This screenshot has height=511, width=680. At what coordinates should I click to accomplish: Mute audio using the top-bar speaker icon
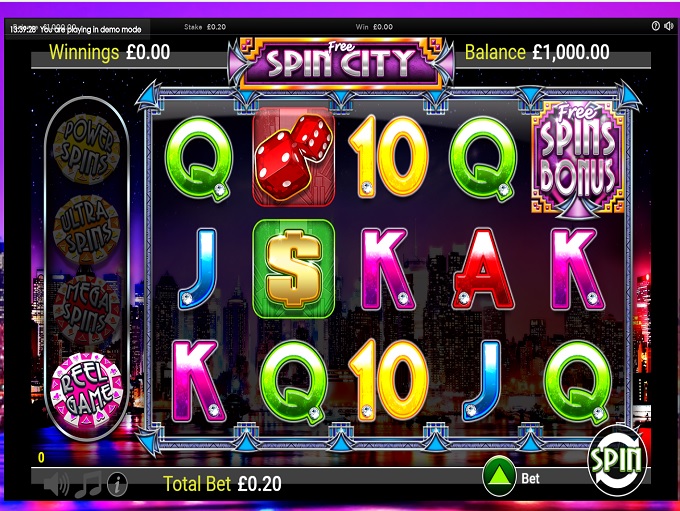coord(671,26)
